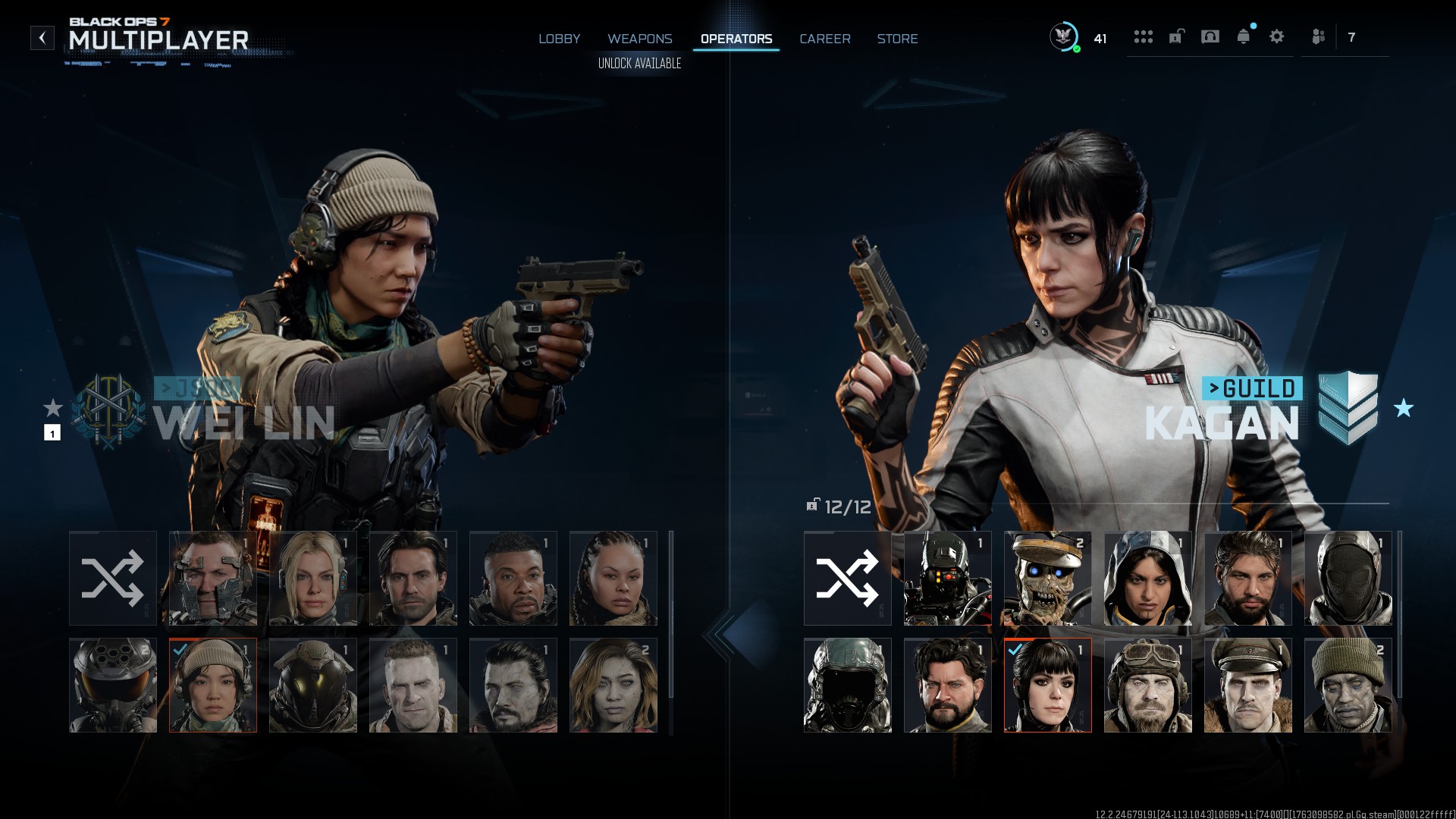The height and width of the screenshot is (819, 1456).
Task: Click the player rank emblem beside 41
Action: (x=1065, y=36)
